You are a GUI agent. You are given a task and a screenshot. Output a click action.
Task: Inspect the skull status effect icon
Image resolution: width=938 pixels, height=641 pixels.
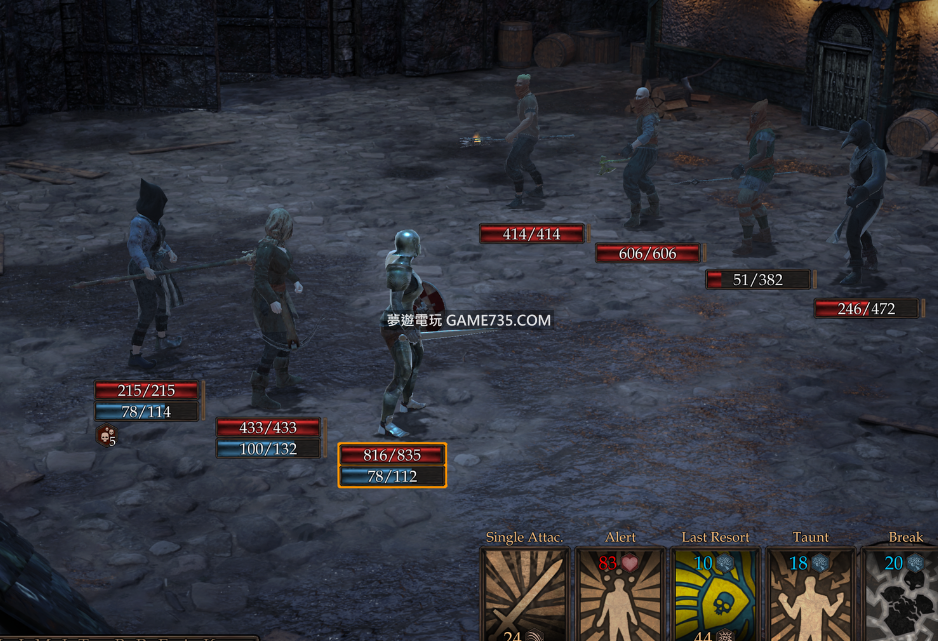[105, 435]
